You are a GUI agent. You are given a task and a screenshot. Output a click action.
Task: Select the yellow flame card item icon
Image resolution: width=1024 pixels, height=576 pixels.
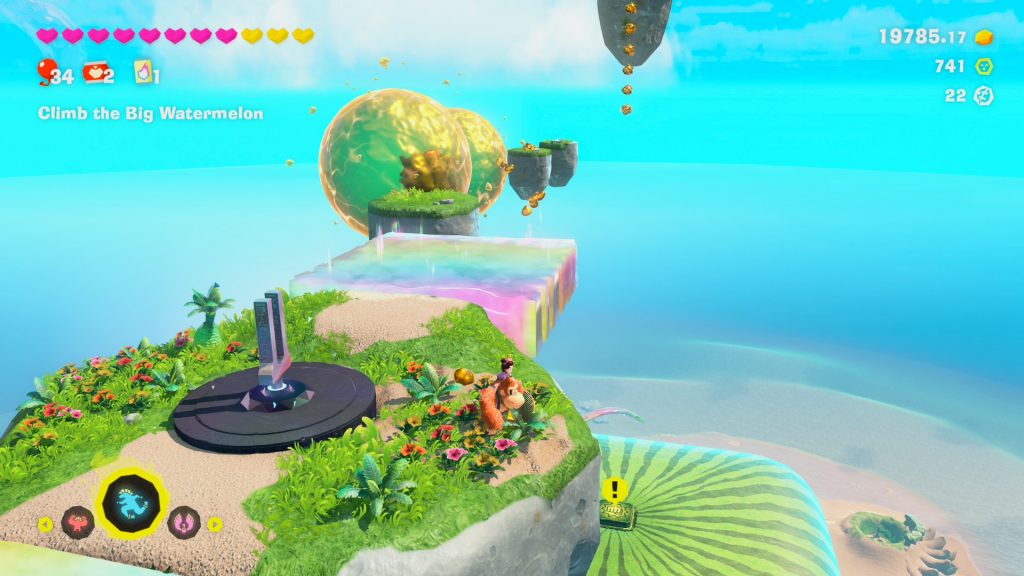pos(143,73)
